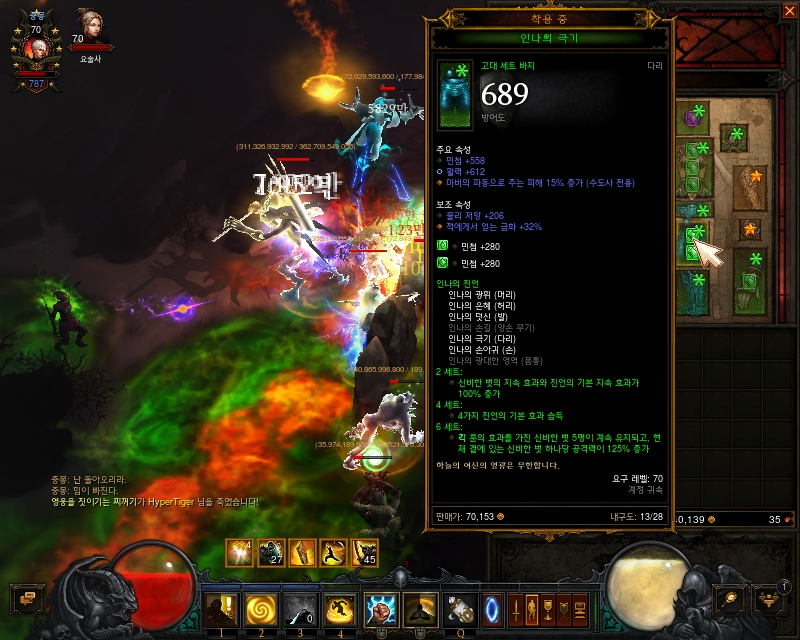
Task: Activate the right mouse button skill
Action: click(x=420, y=607)
